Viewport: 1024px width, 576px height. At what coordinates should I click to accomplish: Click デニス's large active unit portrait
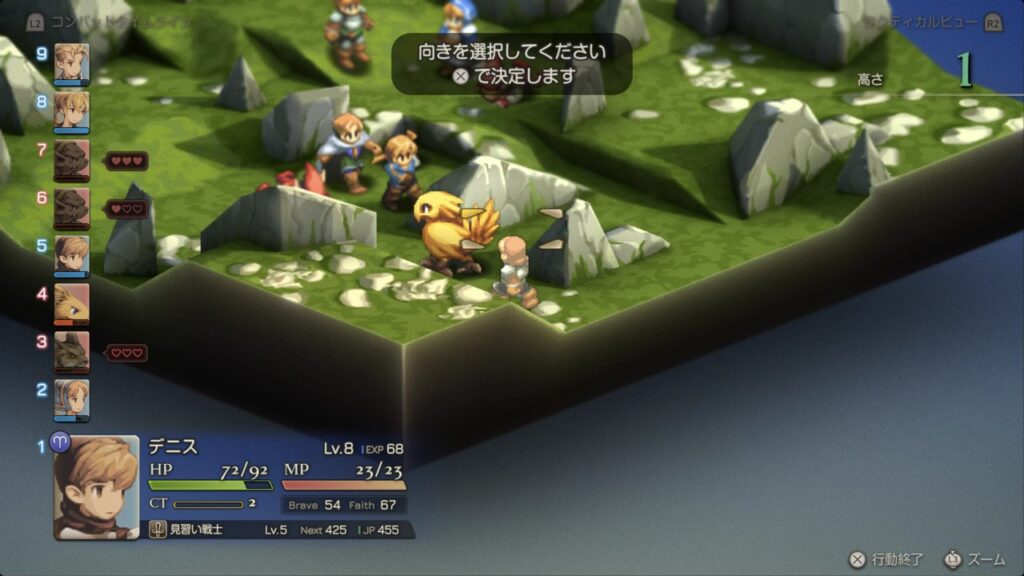(x=97, y=487)
